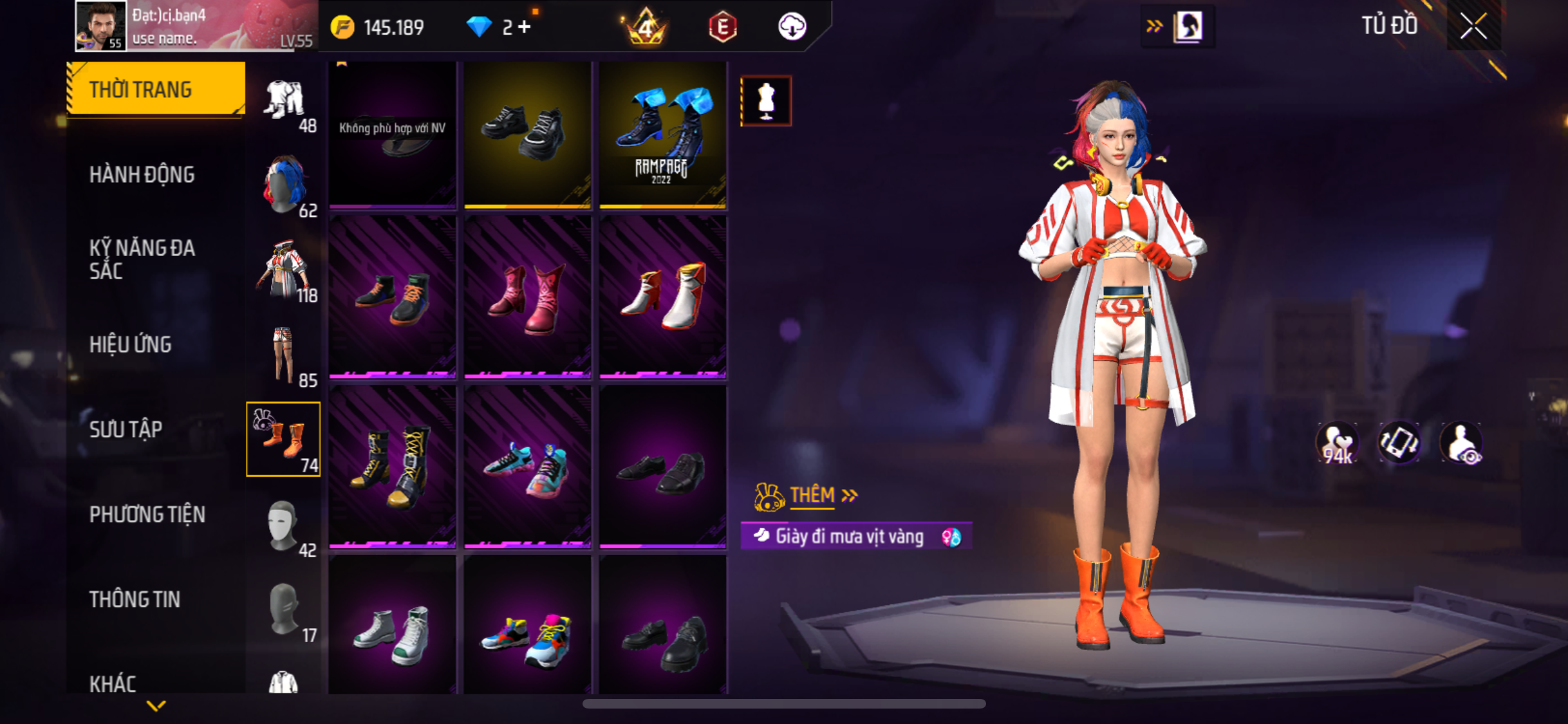Screen dimensions: 1568x724
Task: Pick the black boots with yellow laces
Action: coord(392,466)
